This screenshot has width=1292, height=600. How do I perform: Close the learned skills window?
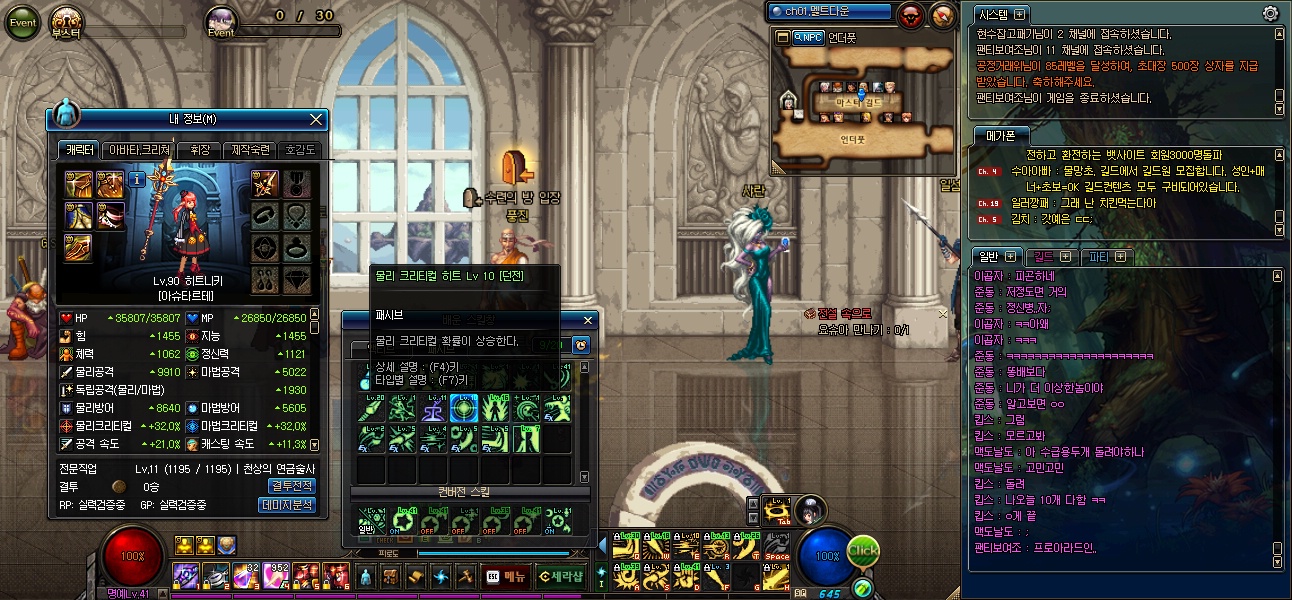pyautogui.click(x=589, y=320)
